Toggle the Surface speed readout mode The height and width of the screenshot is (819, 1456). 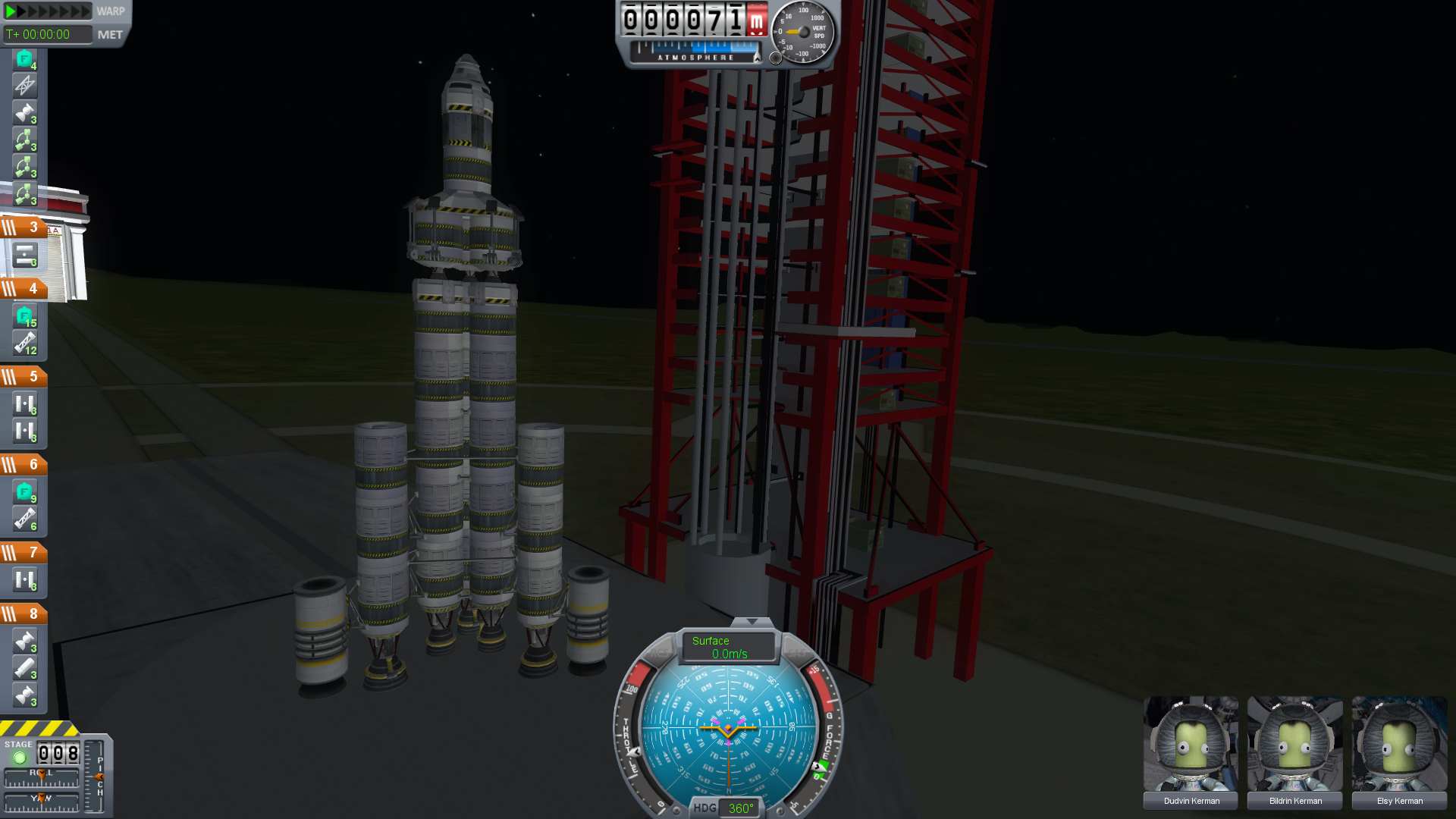click(728, 647)
